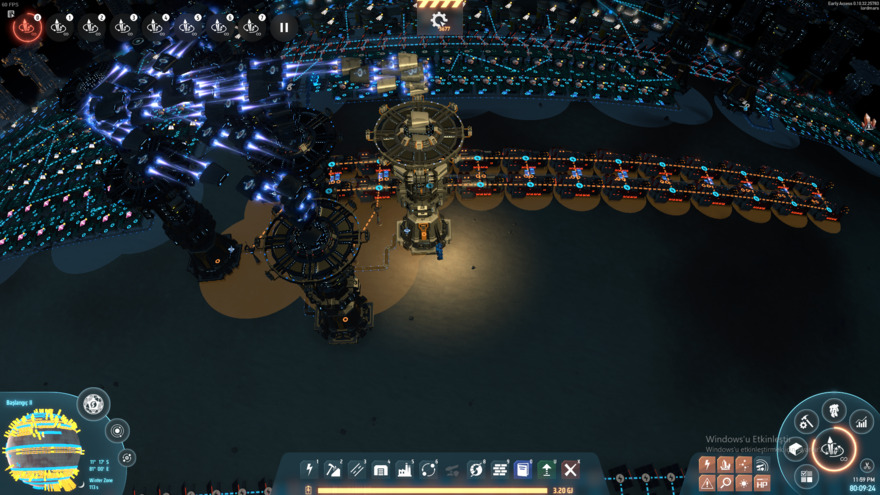This screenshot has width=880, height=495.
Task: Select the red research queue slot 0
Action: (x=27, y=27)
